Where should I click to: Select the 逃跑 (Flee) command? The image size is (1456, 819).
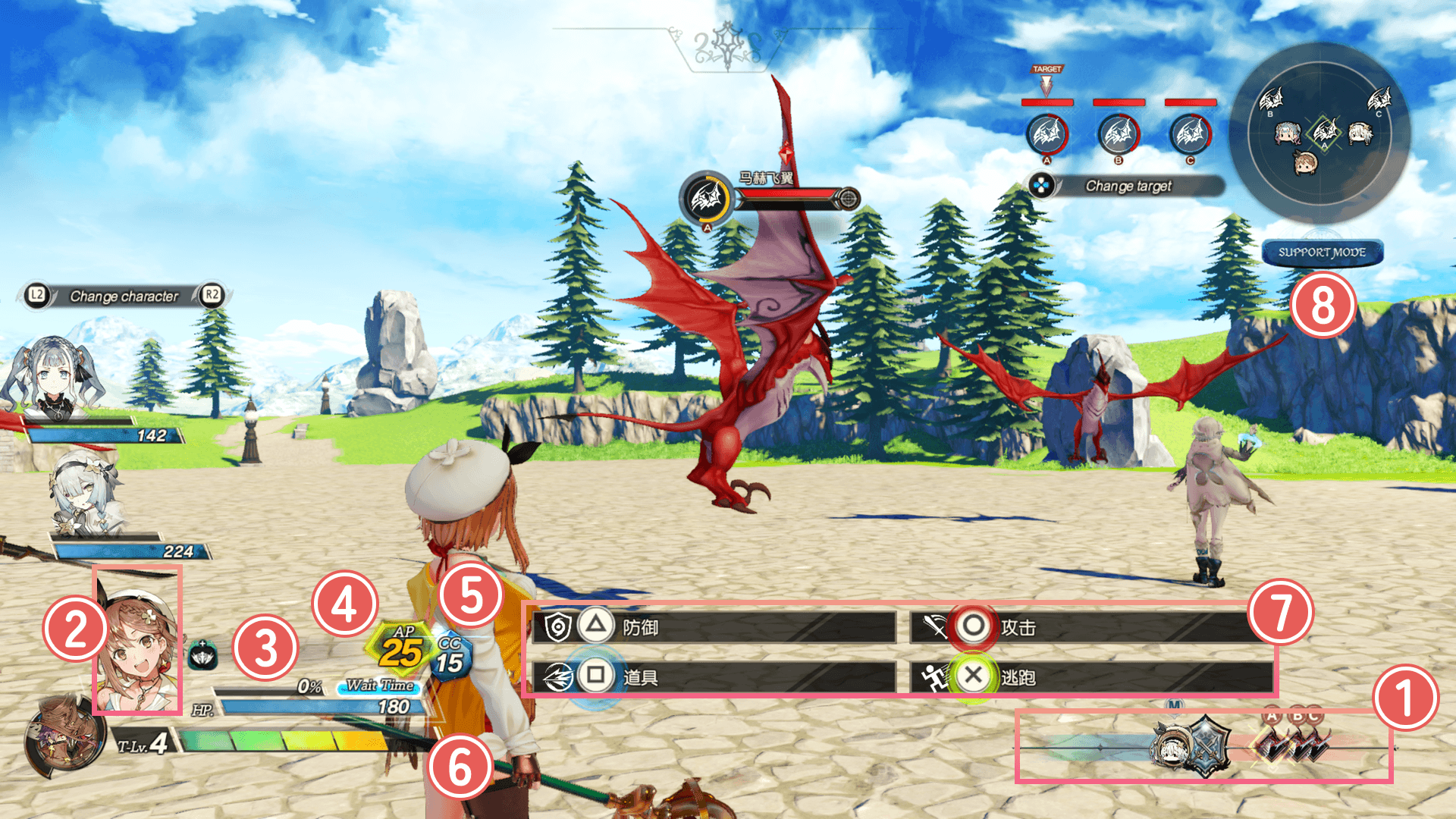(x=1092, y=676)
